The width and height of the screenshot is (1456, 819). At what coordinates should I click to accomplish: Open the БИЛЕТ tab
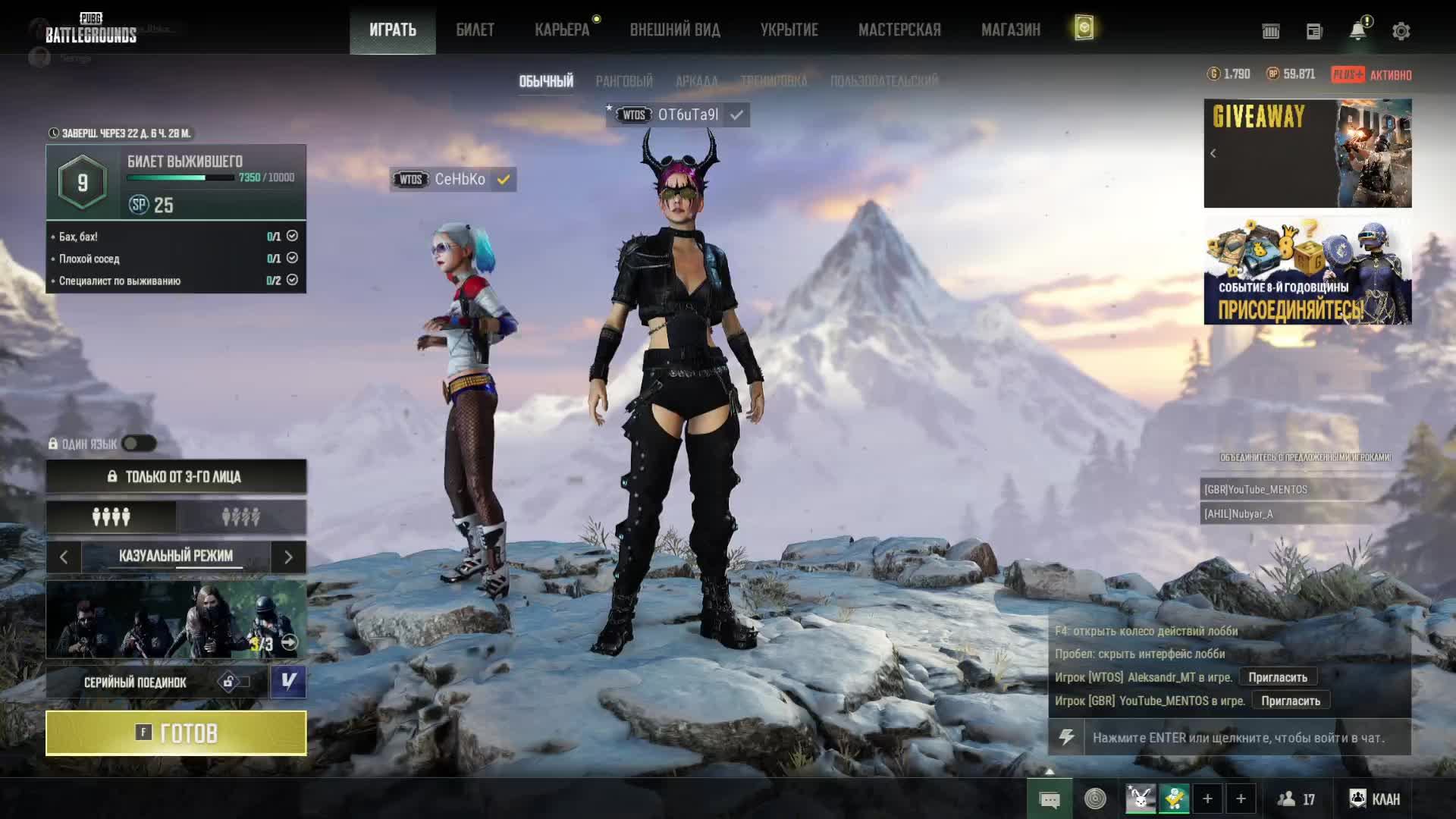tap(475, 30)
